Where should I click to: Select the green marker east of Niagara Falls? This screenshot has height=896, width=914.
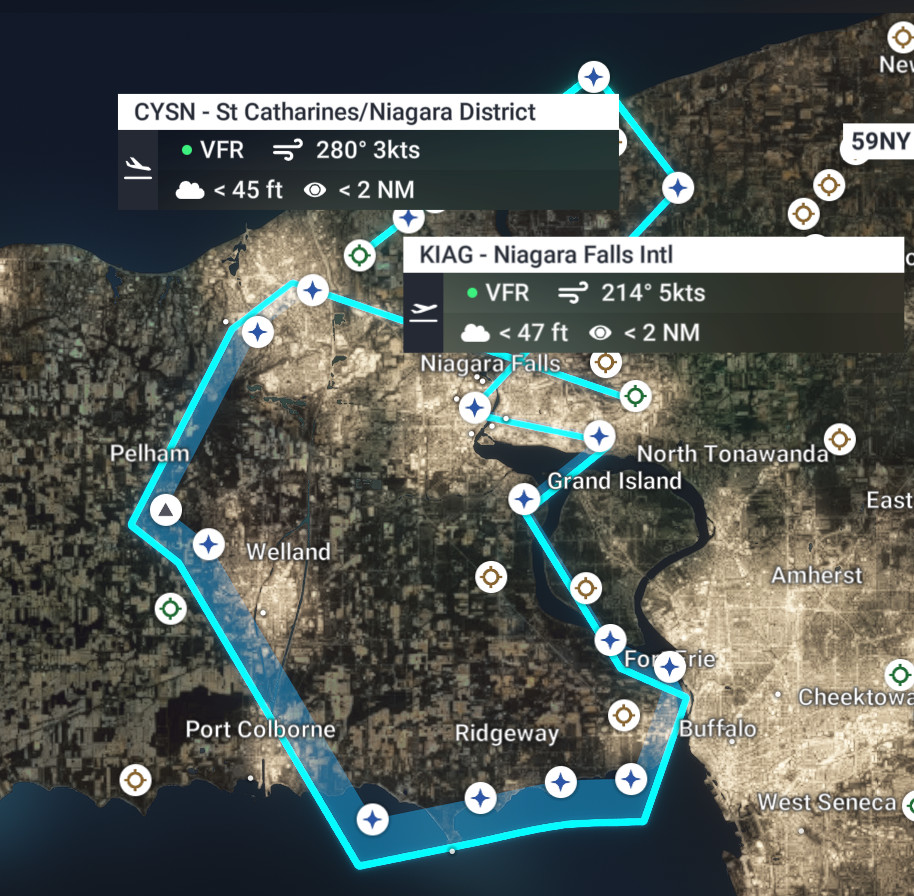633,396
